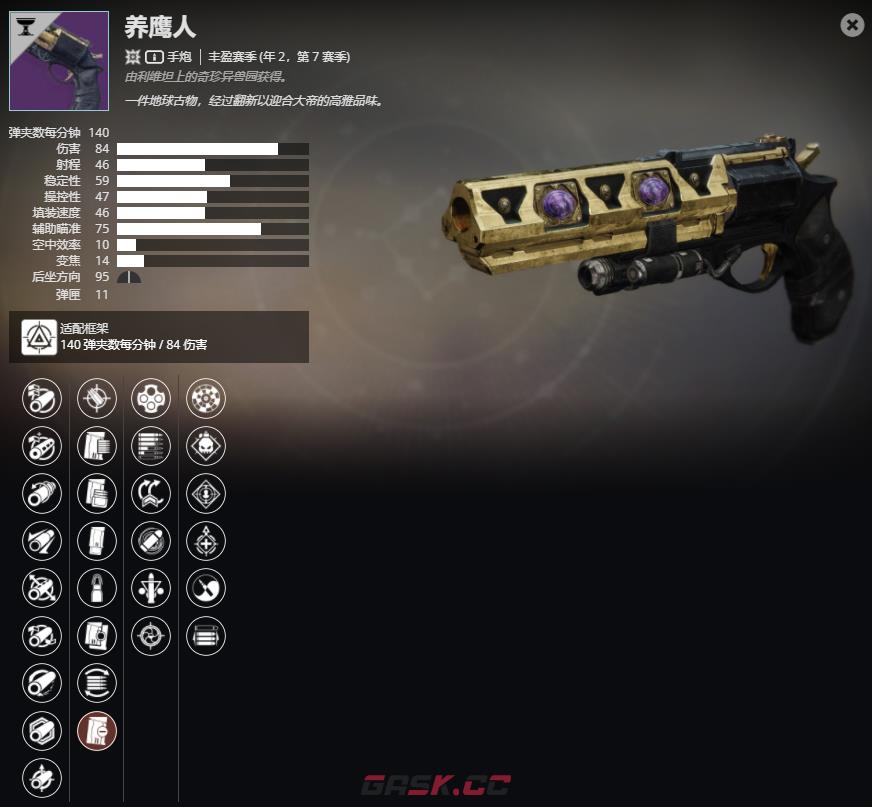
Task: Pick the magazine perk with circling arrows
Action: (97, 683)
